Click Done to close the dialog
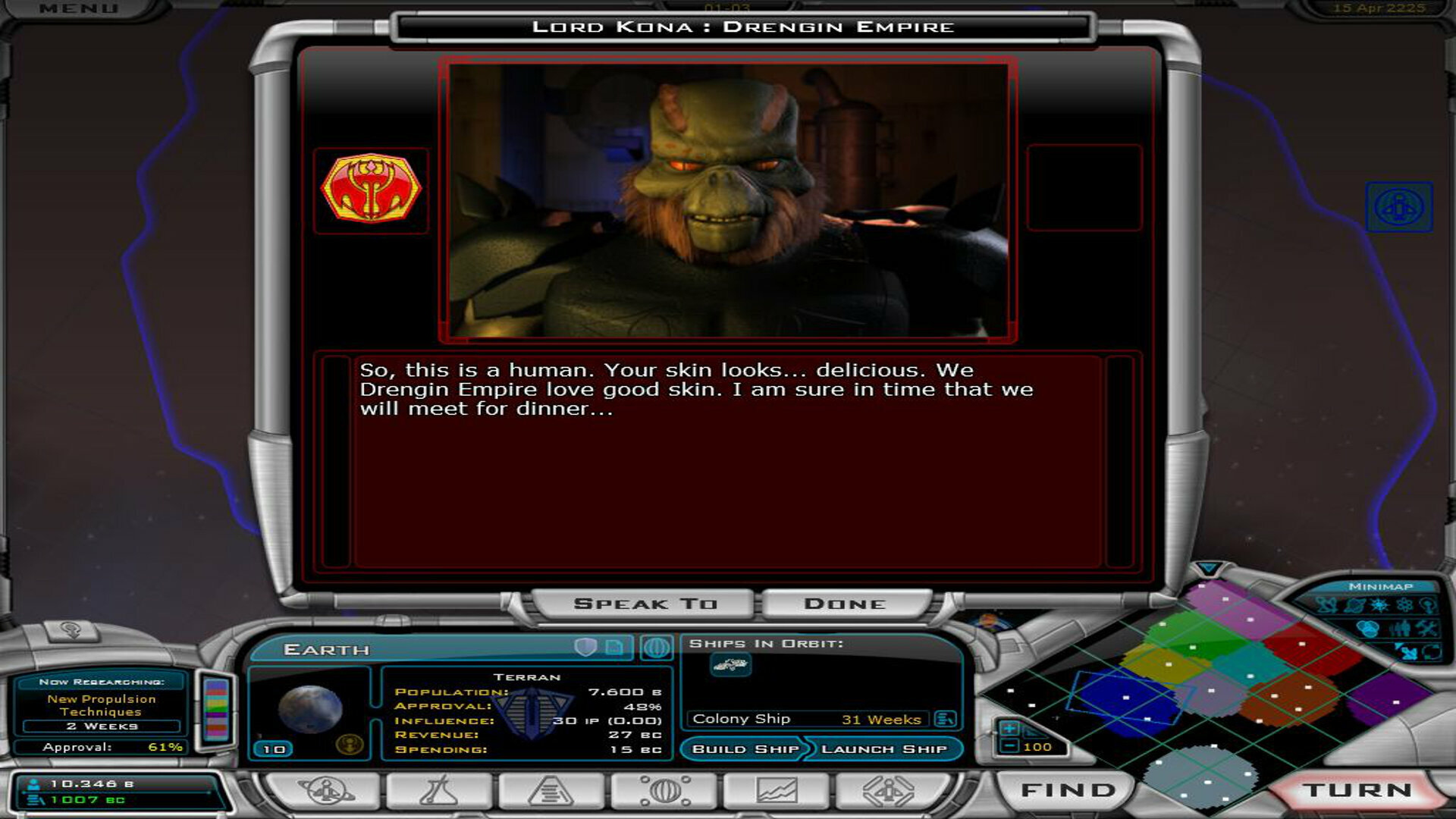Viewport: 1456px width, 819px height. click(x=843, y=603)
